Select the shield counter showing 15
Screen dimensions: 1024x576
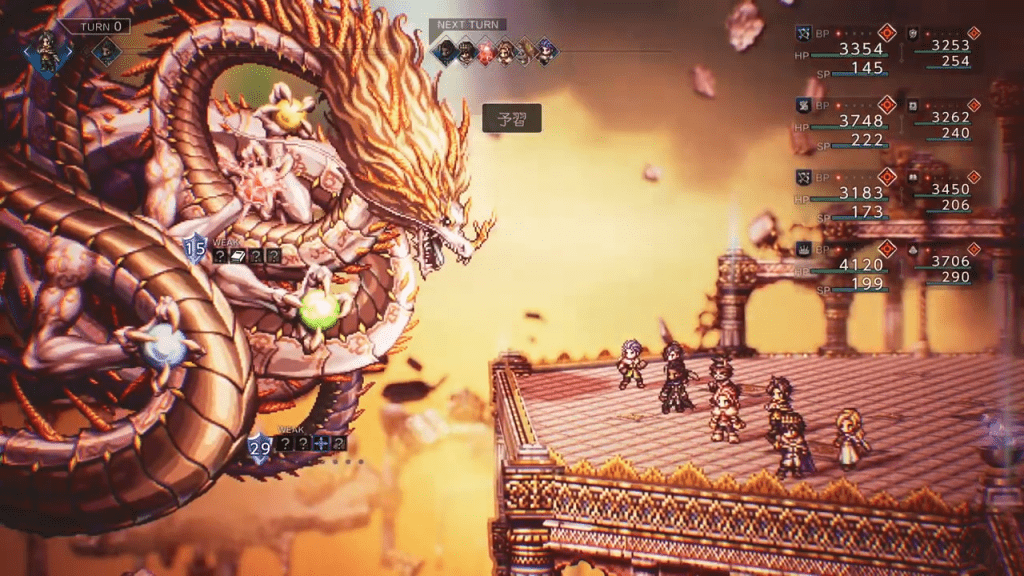pos(194,248)
